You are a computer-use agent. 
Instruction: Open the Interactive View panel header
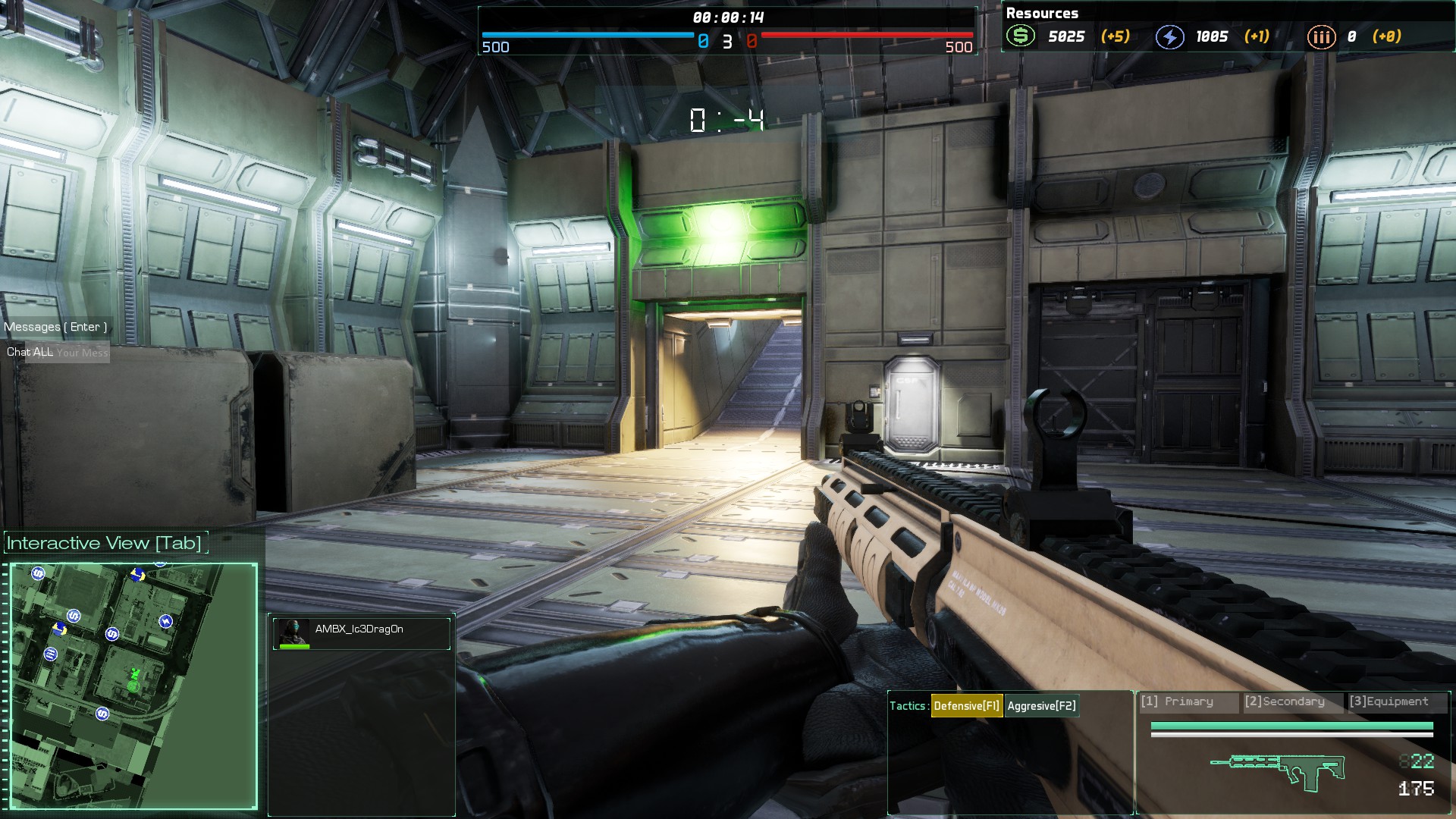point(105,543)
